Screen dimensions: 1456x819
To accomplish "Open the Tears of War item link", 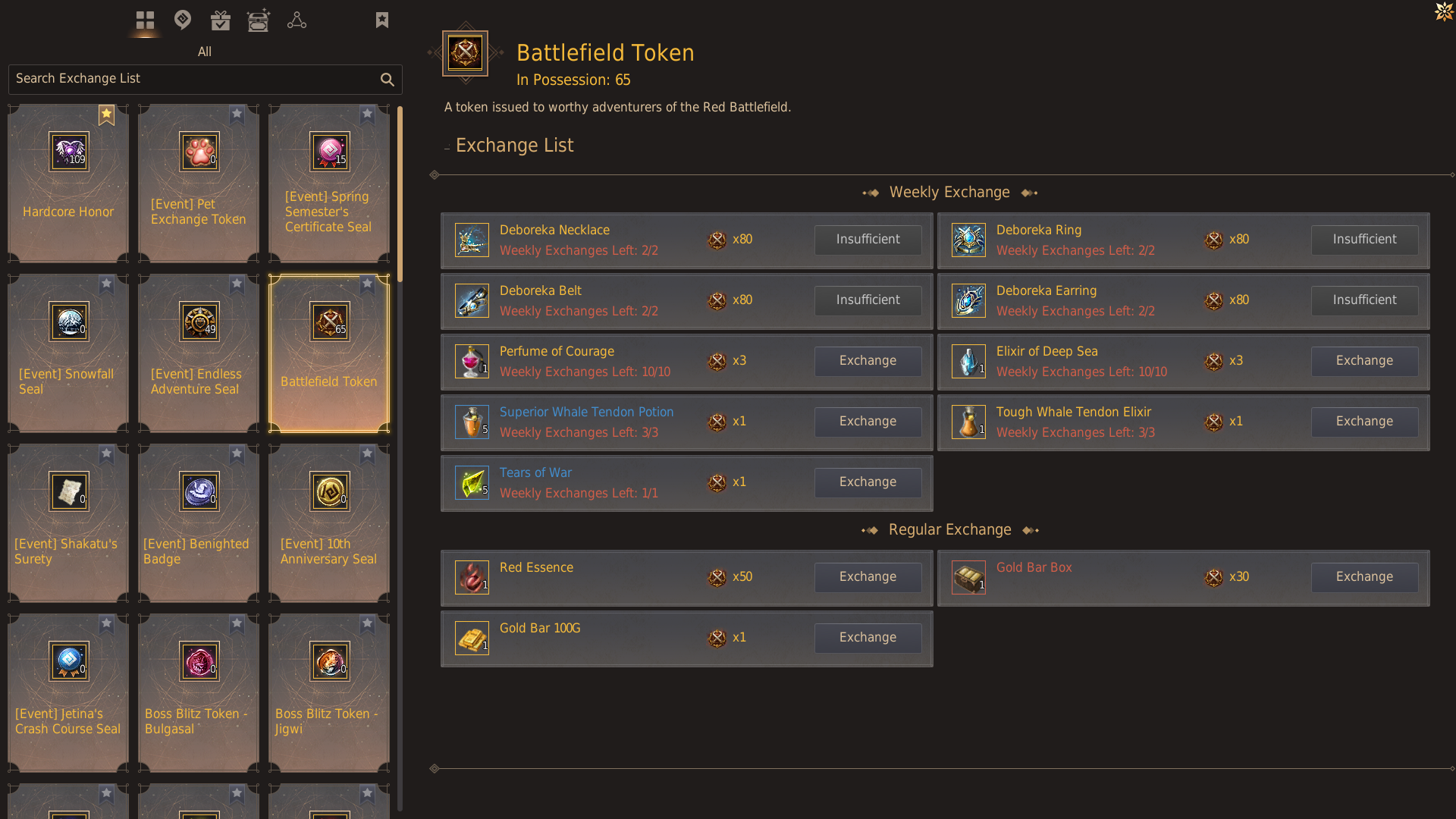I will click(x=535, y=472).
